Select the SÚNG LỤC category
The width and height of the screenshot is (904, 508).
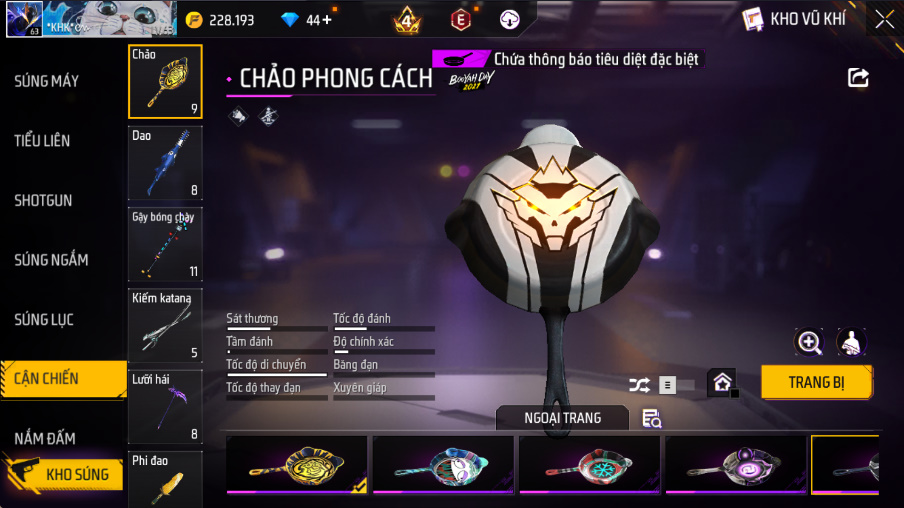pyautogui.click(x=44, y=320)
